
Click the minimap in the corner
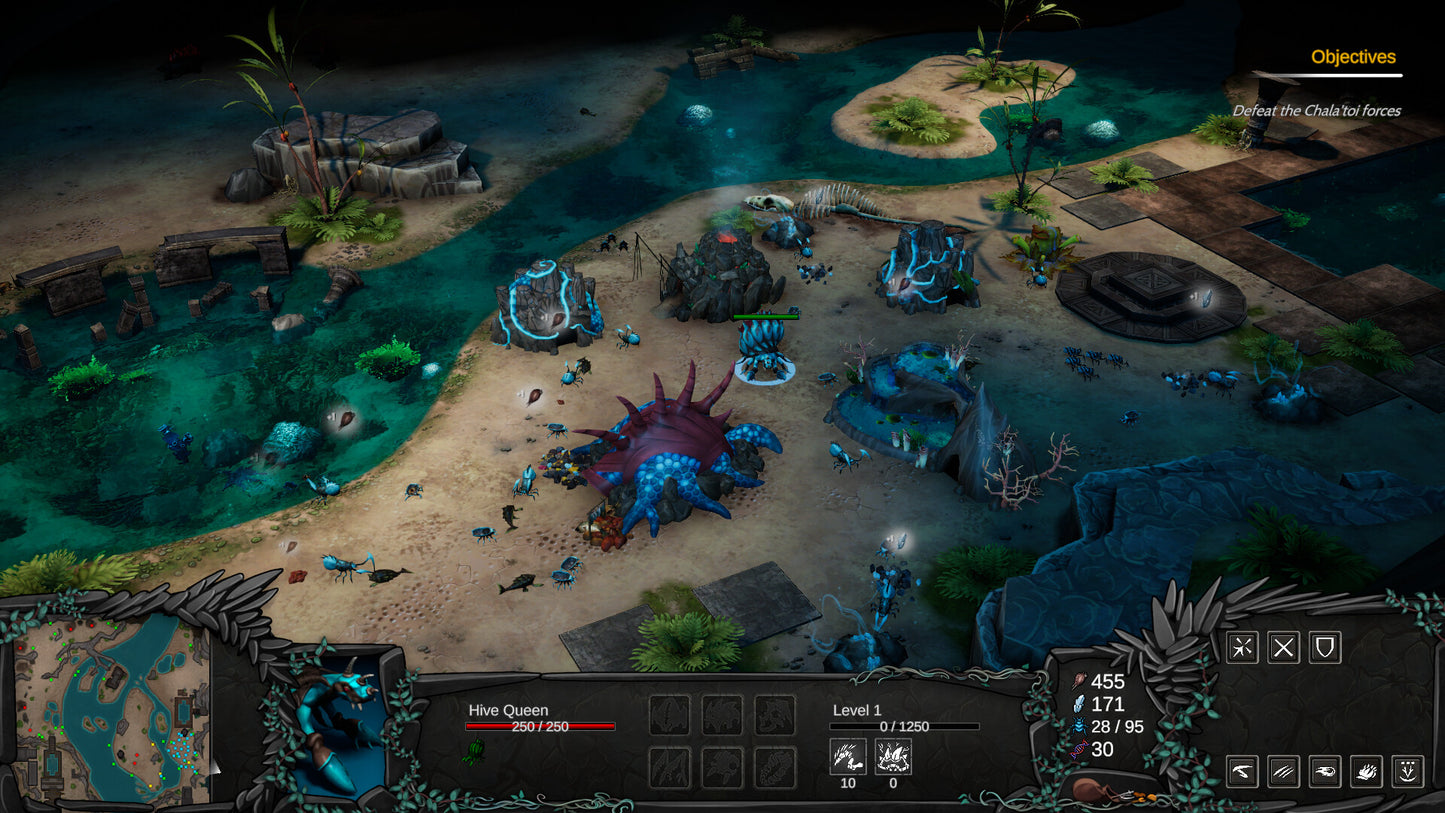point(112,708)
